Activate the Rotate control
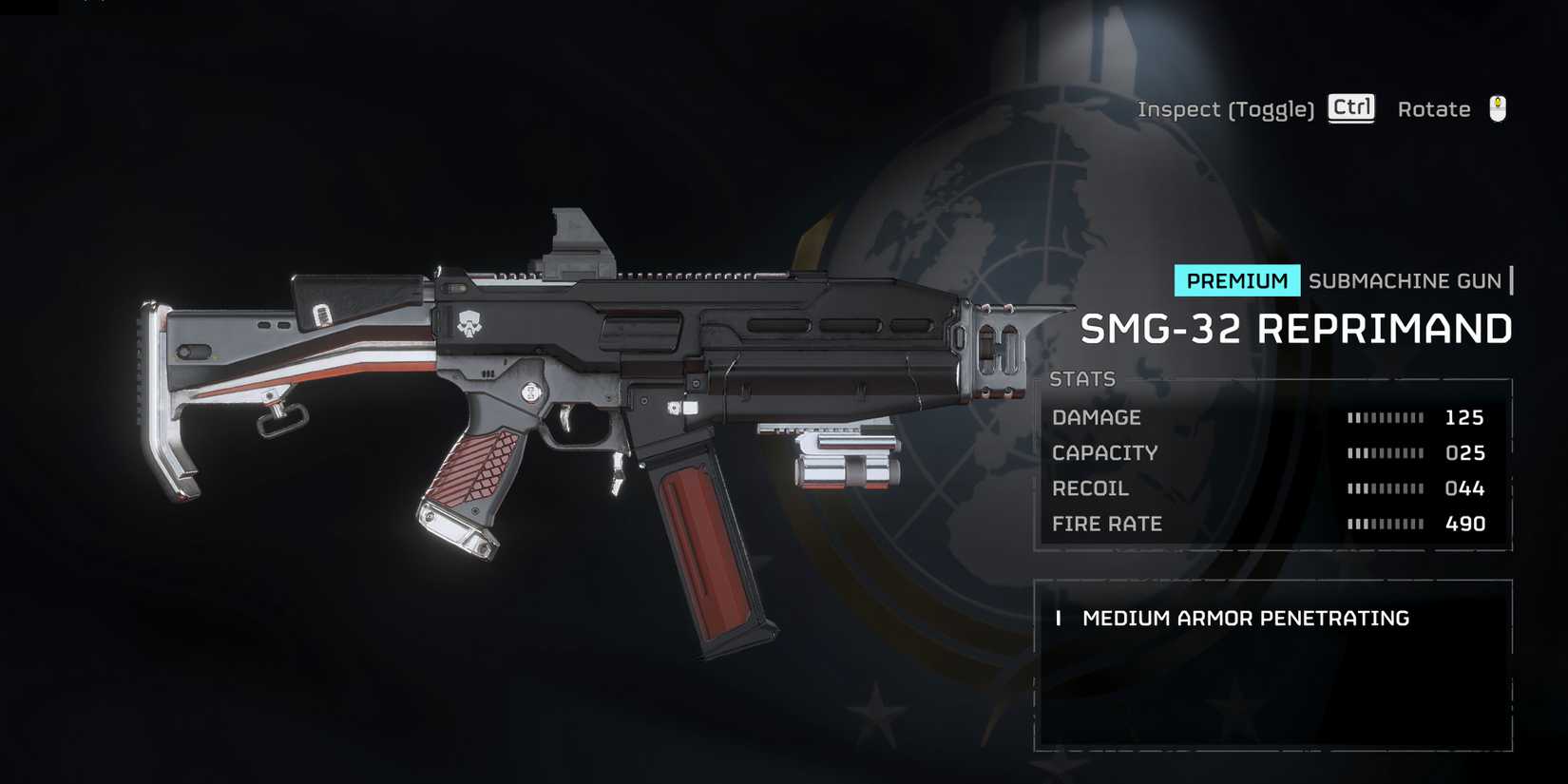 pos(1434,108)
